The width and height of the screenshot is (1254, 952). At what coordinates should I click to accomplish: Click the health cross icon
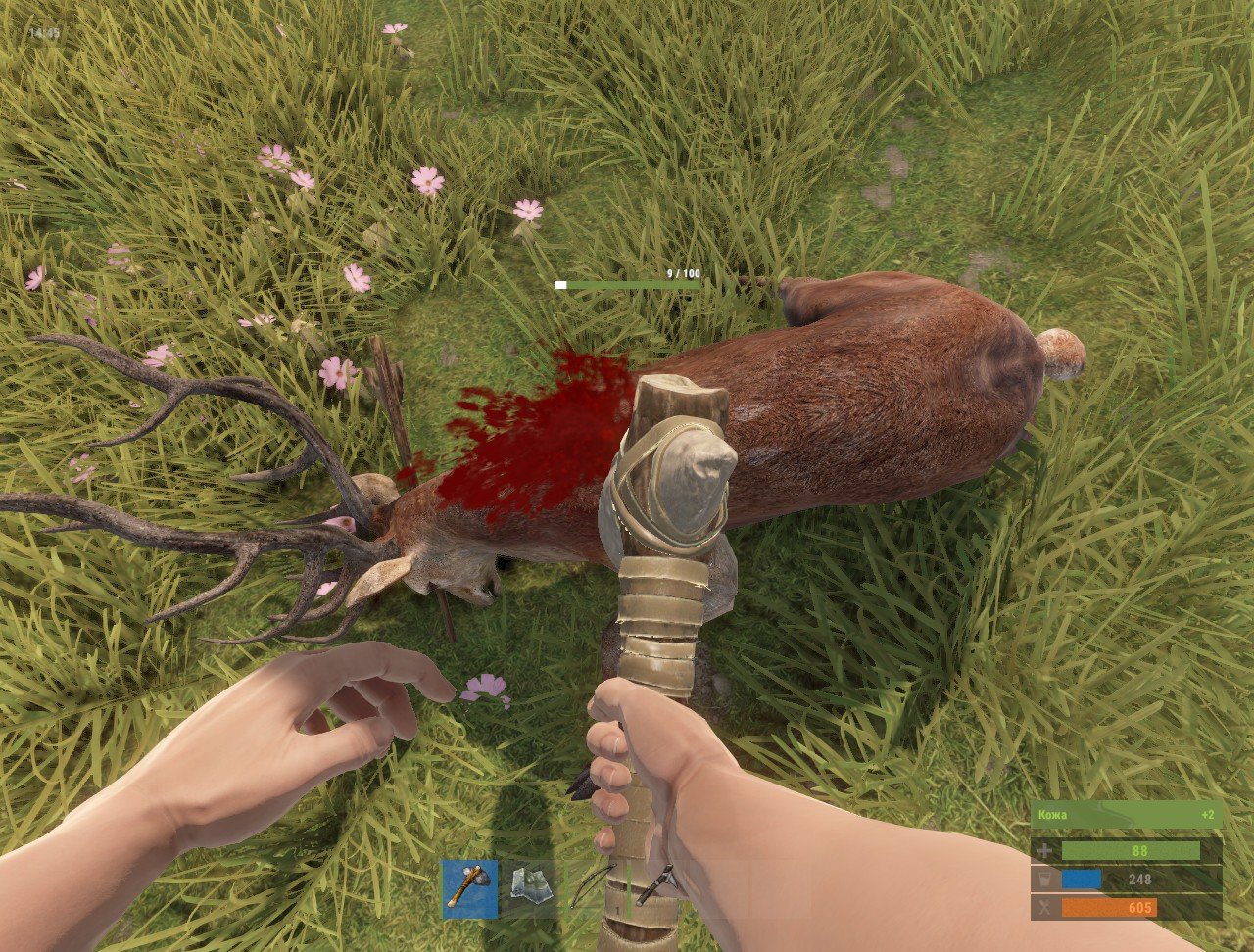(x=1044, y=850)
